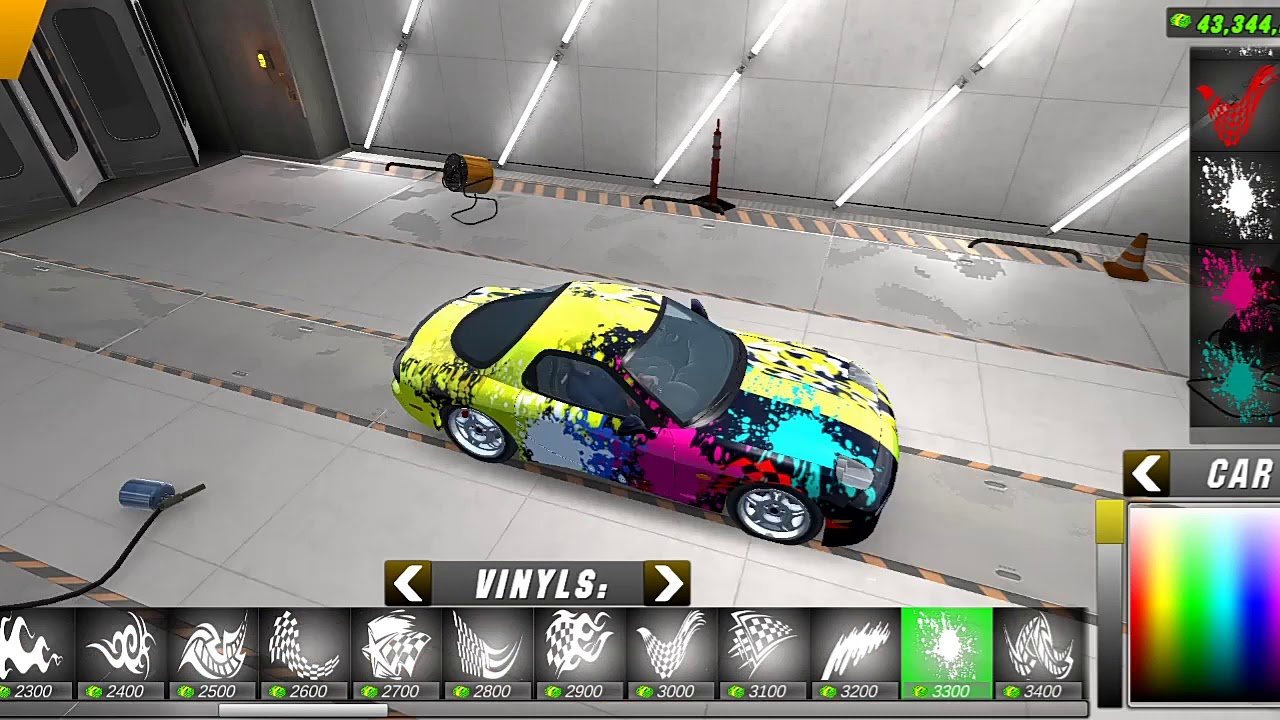Select the 2300 vinyl thumbnail

point(34,647)
